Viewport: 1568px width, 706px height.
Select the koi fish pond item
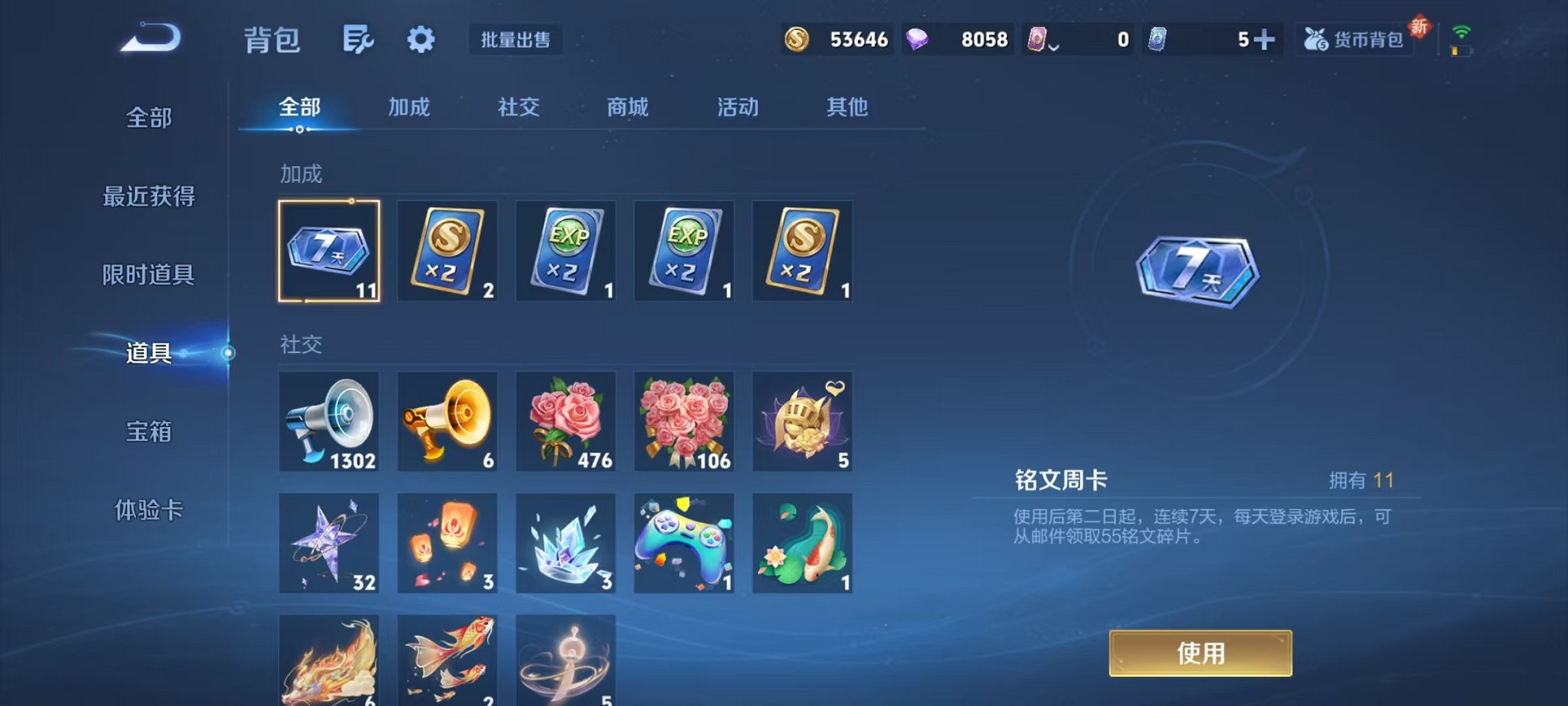click(x=802, y=544)
